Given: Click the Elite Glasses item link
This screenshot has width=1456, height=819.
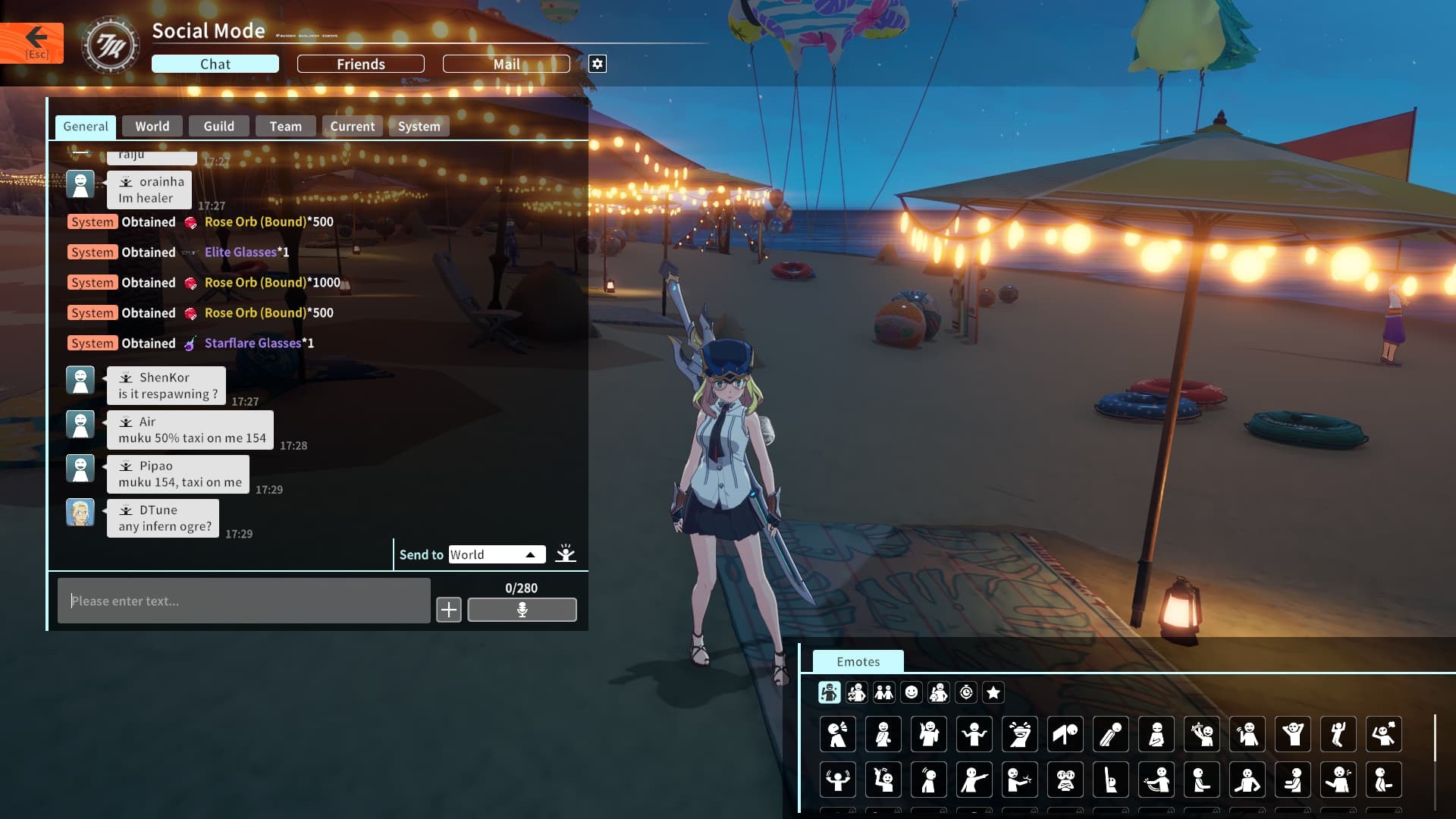Looking at the screenshot, I should (x=240, y=253).
